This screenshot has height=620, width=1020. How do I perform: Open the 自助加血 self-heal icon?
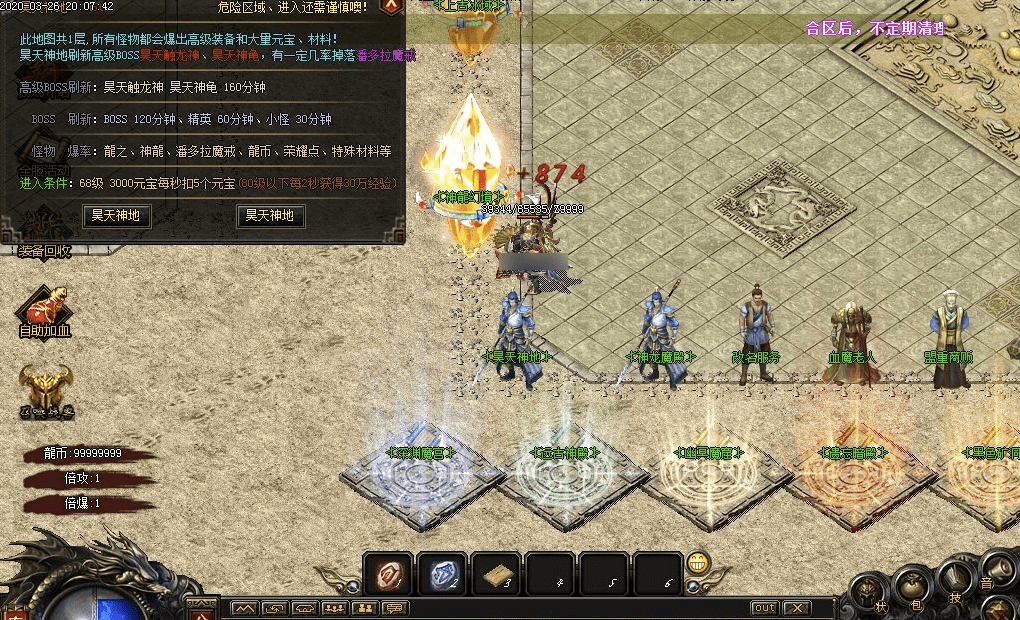45,308
